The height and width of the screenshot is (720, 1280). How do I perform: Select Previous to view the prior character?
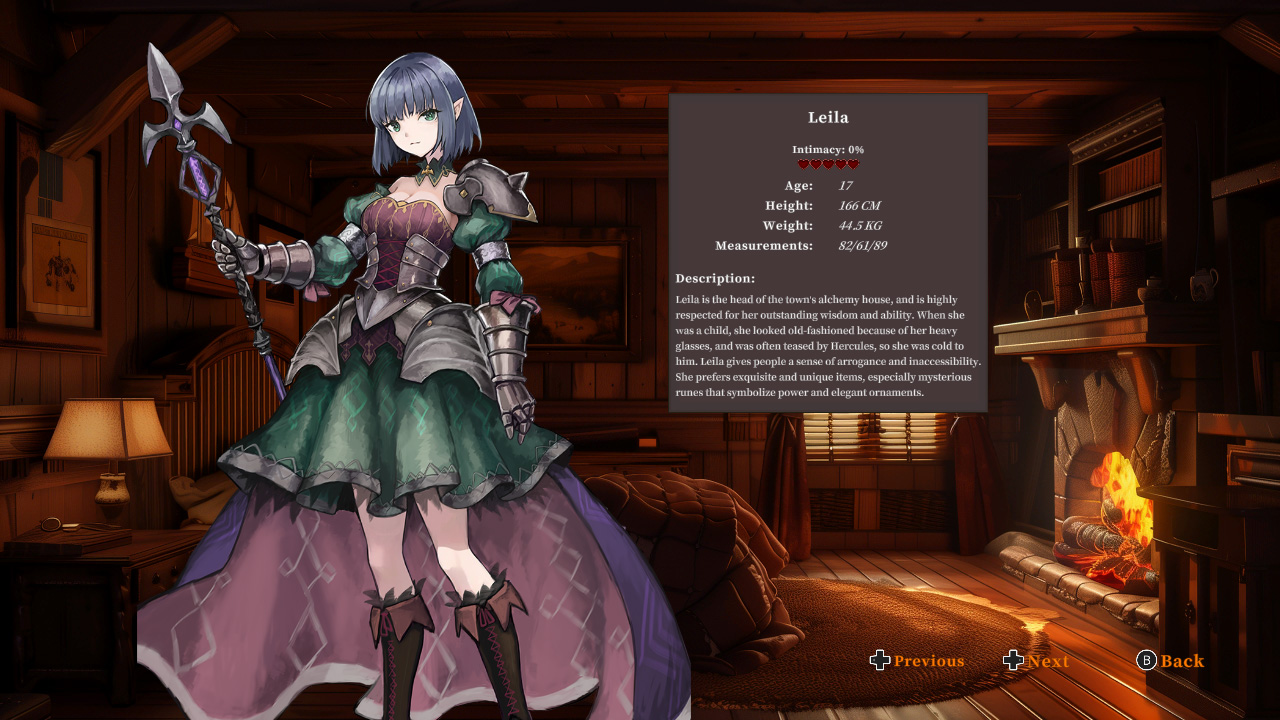[928, 660]
